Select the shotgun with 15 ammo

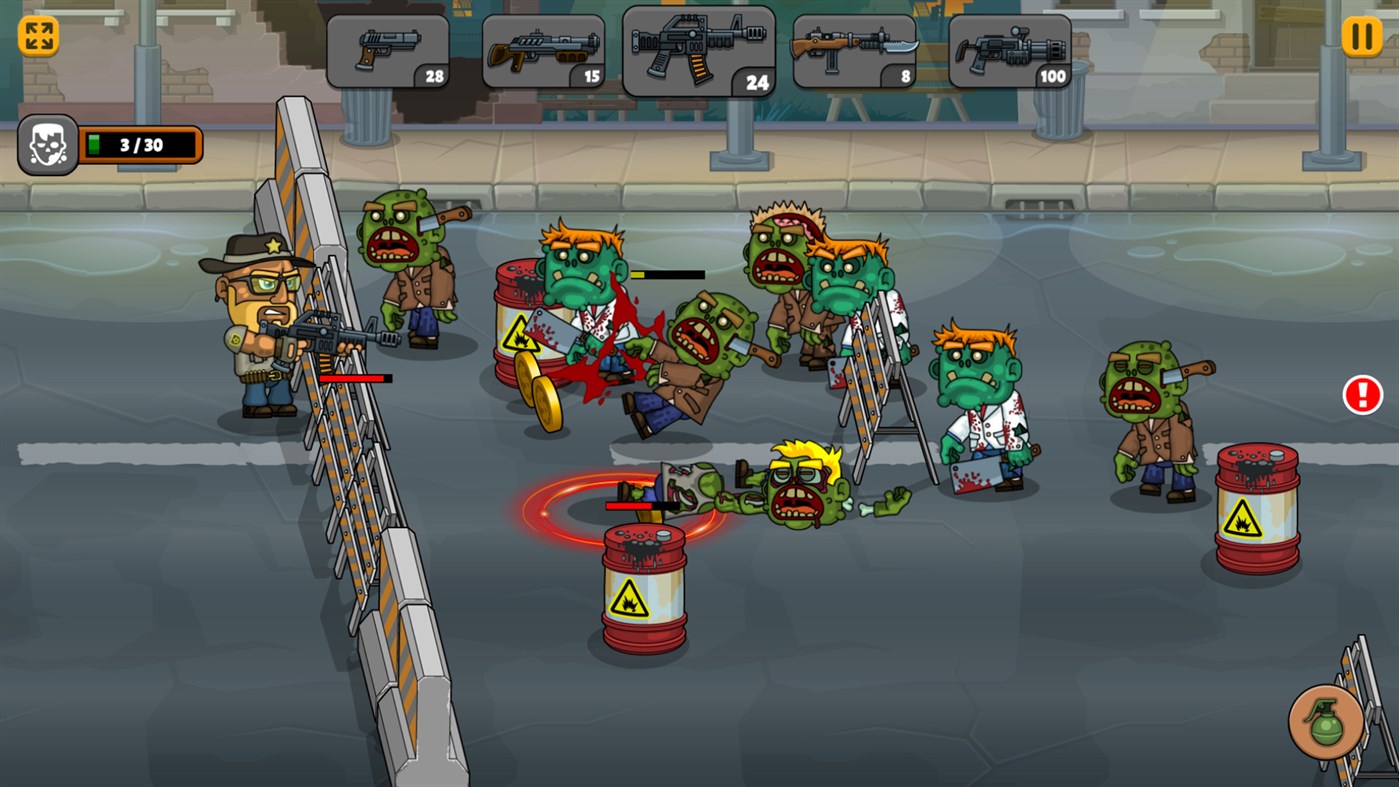point(541,48)
